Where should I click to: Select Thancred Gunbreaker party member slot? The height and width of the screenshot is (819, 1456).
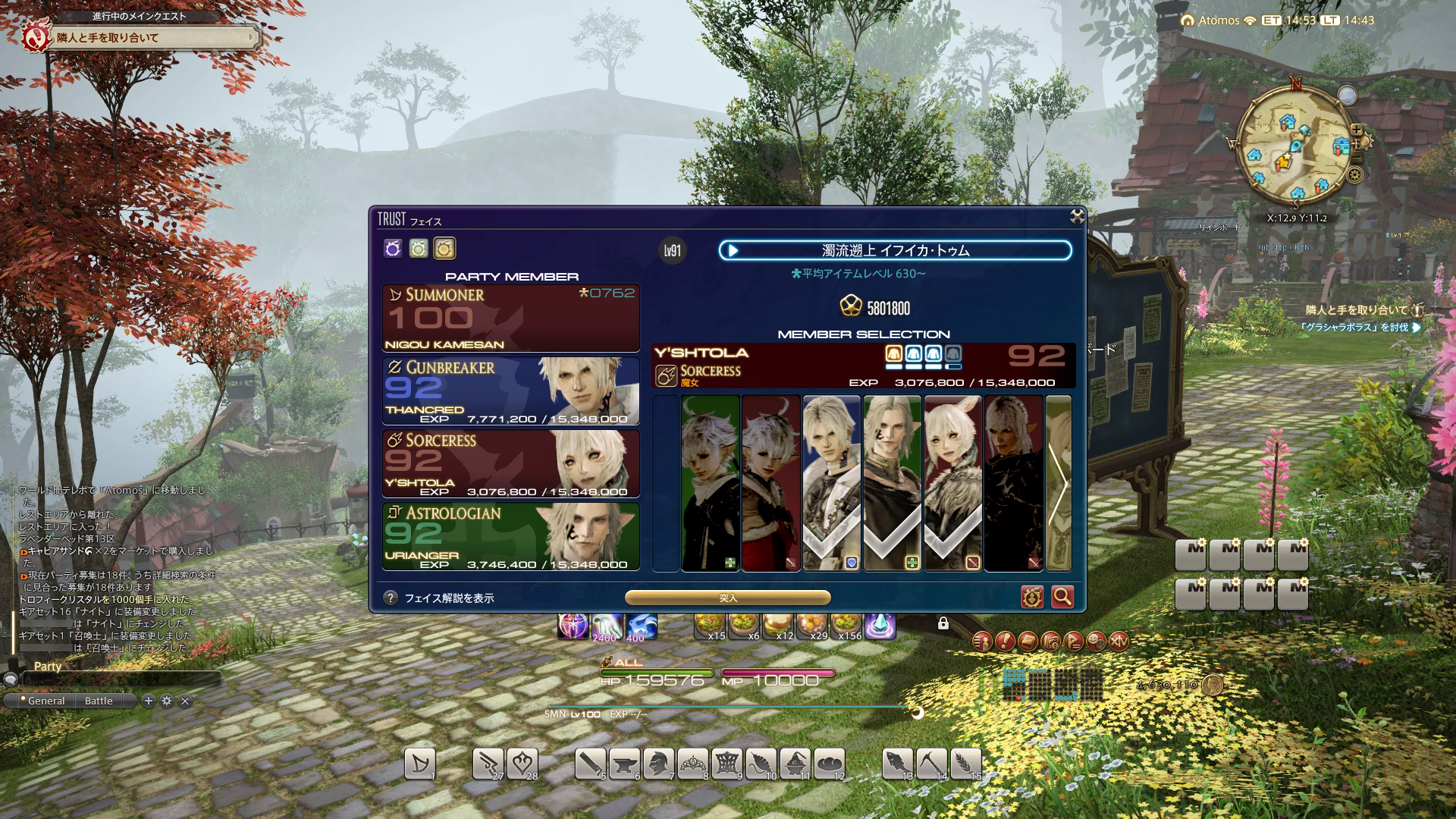510,391
